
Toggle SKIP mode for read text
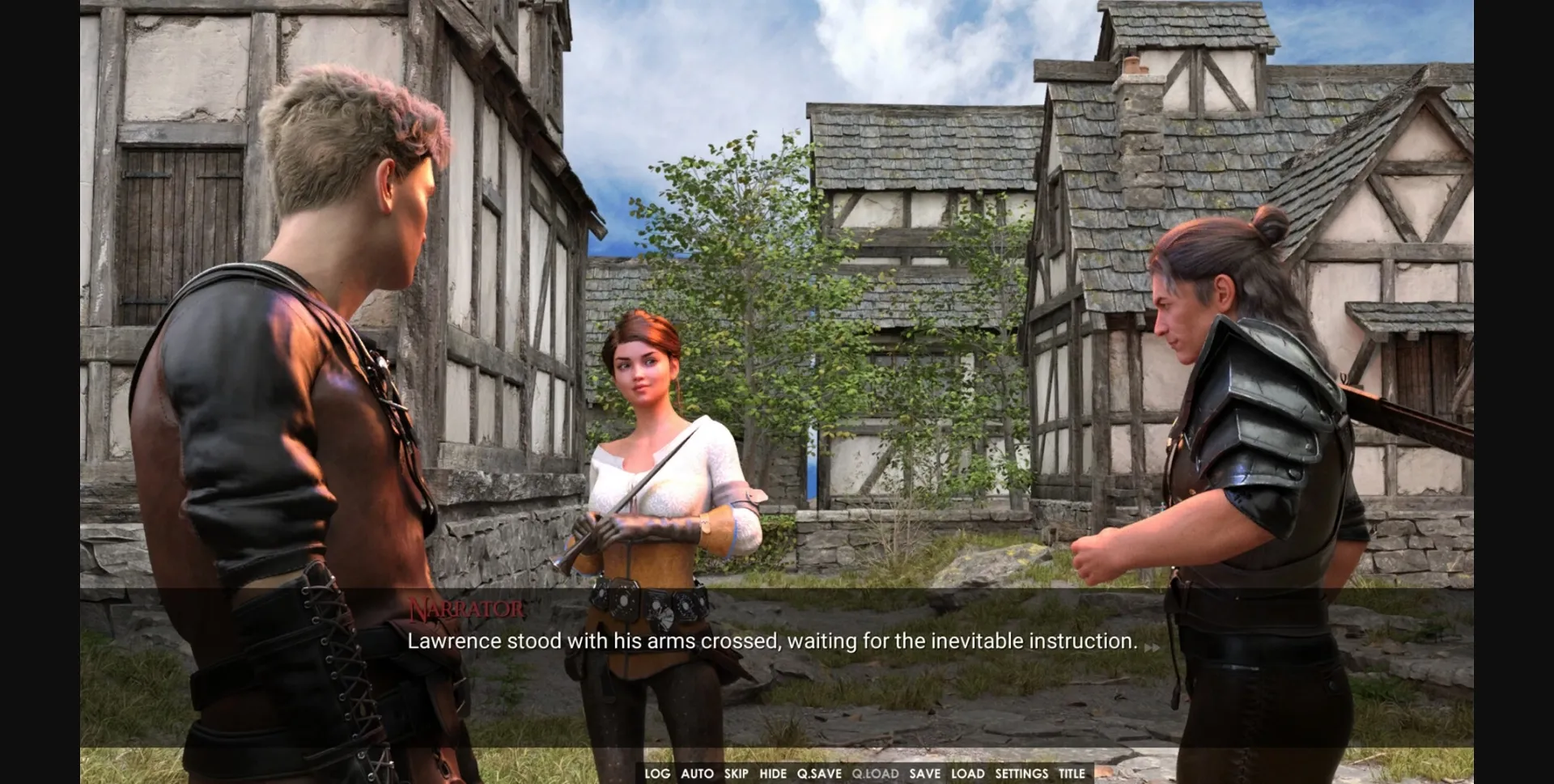(737, 773)
